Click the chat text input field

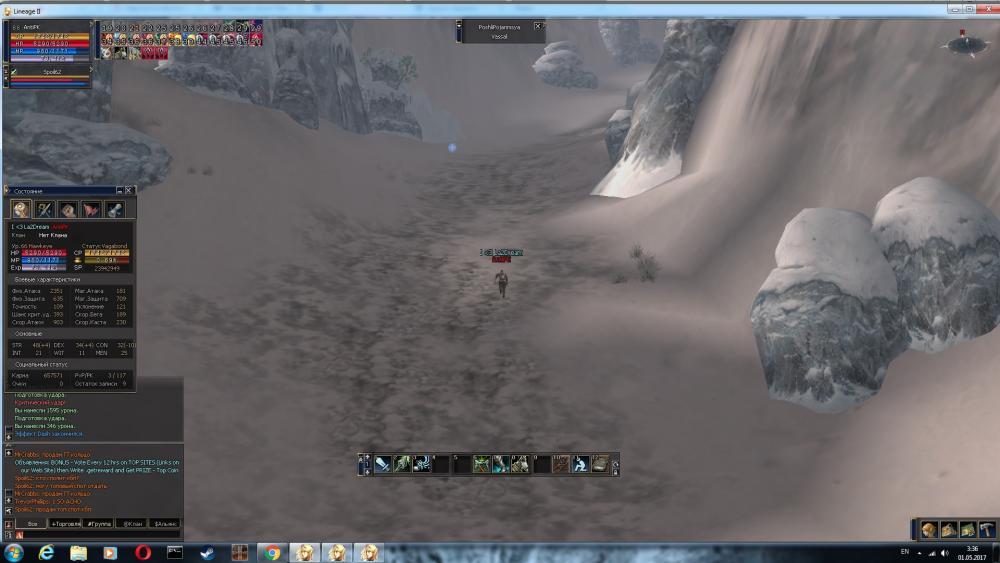[x=95, y=535]
